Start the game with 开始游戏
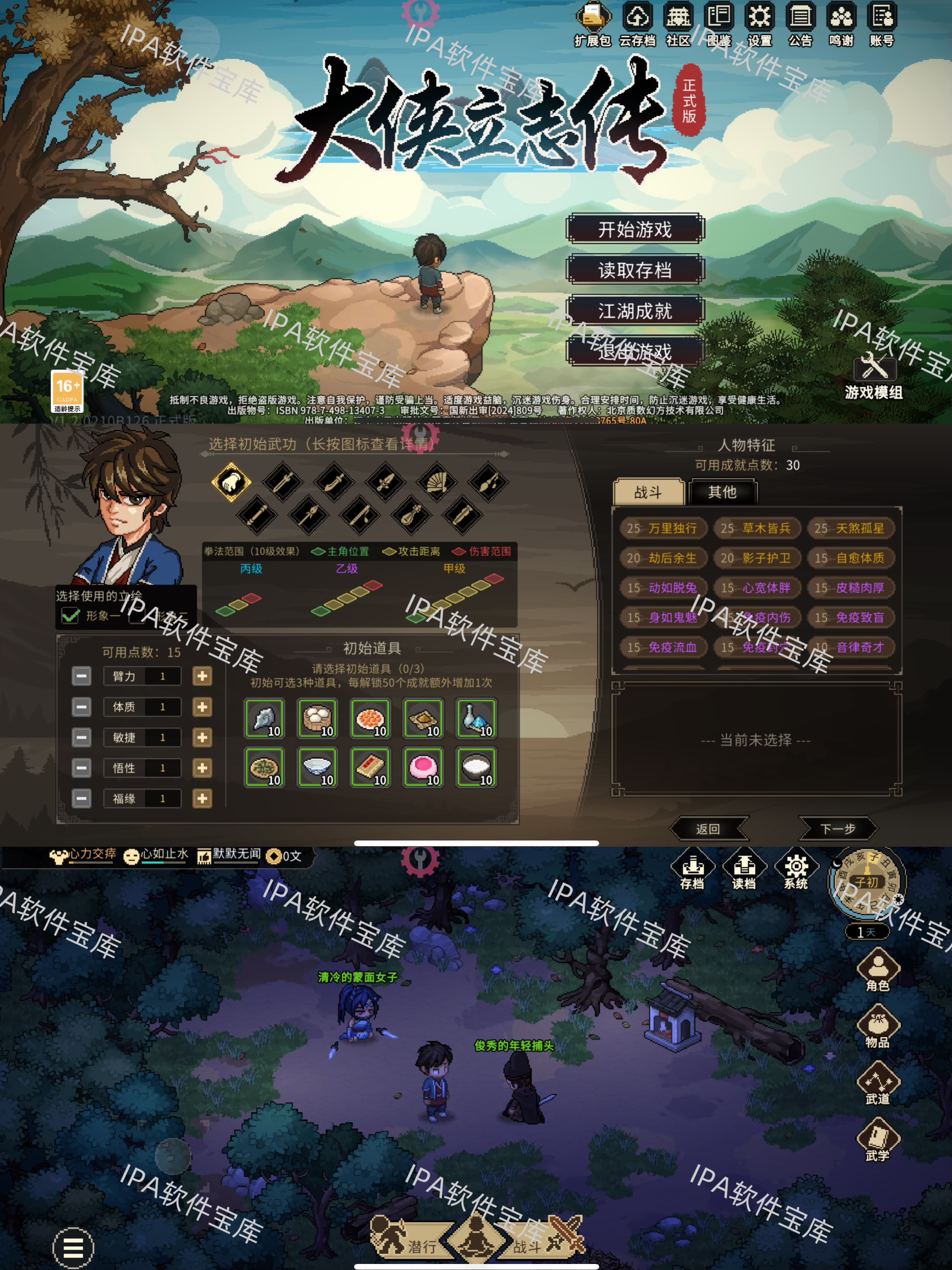 tap(635, 229)
